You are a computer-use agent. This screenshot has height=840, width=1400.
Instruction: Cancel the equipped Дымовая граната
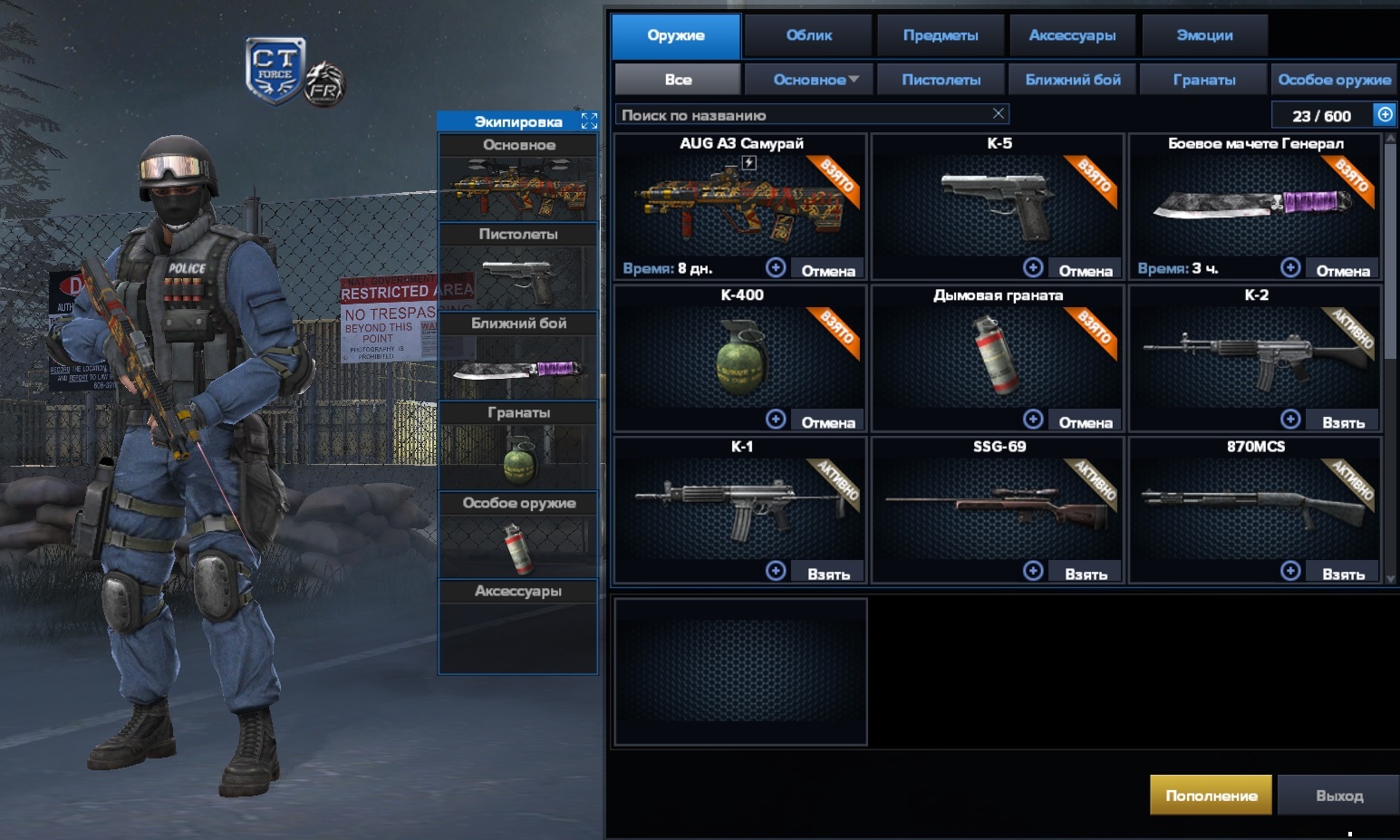pyautogui.click(x=1085, y=422)
